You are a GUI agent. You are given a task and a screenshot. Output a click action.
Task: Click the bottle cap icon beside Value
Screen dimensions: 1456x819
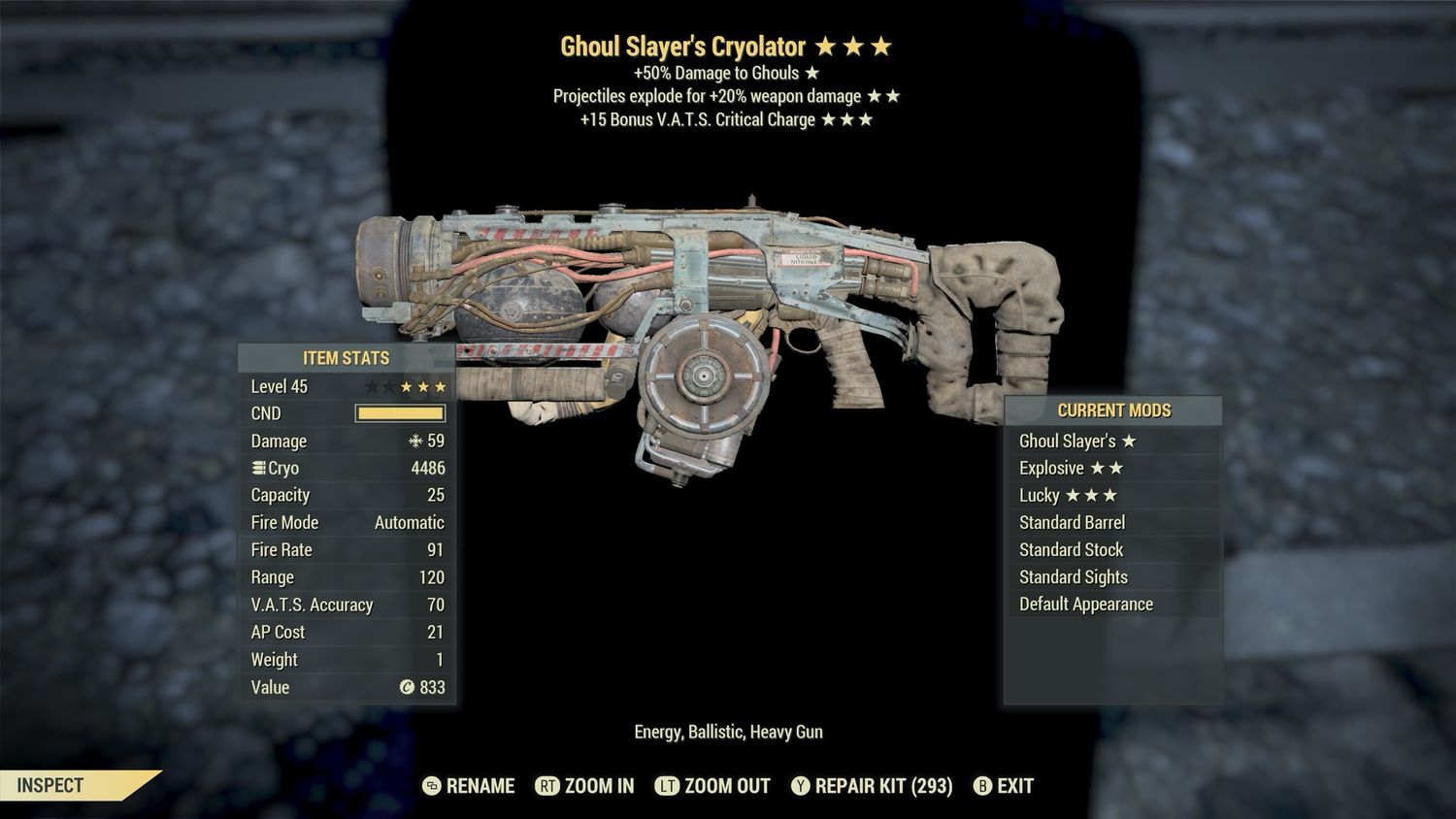click(x=409, y=688)
